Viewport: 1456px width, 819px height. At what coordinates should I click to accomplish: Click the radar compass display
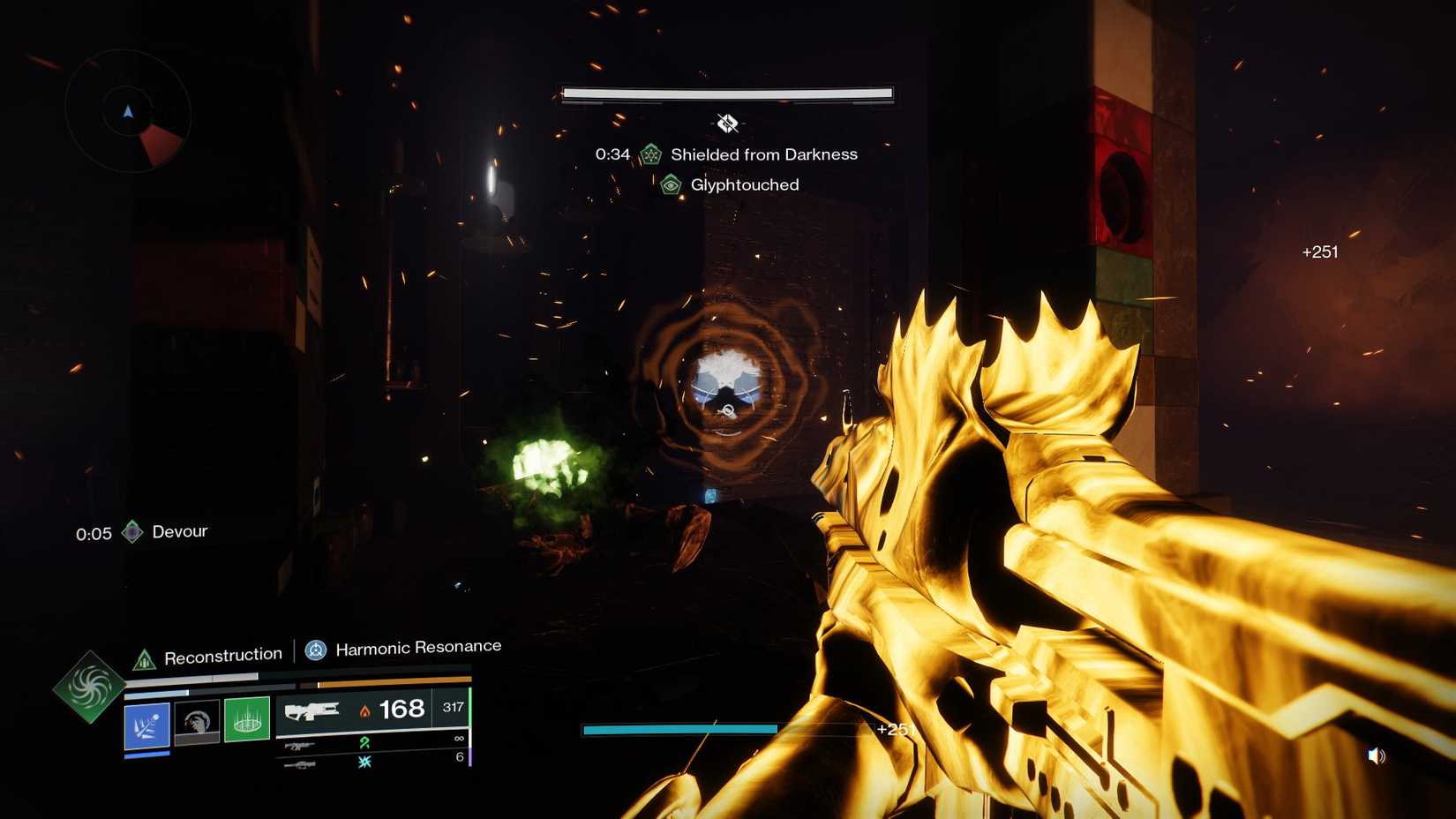128,112
